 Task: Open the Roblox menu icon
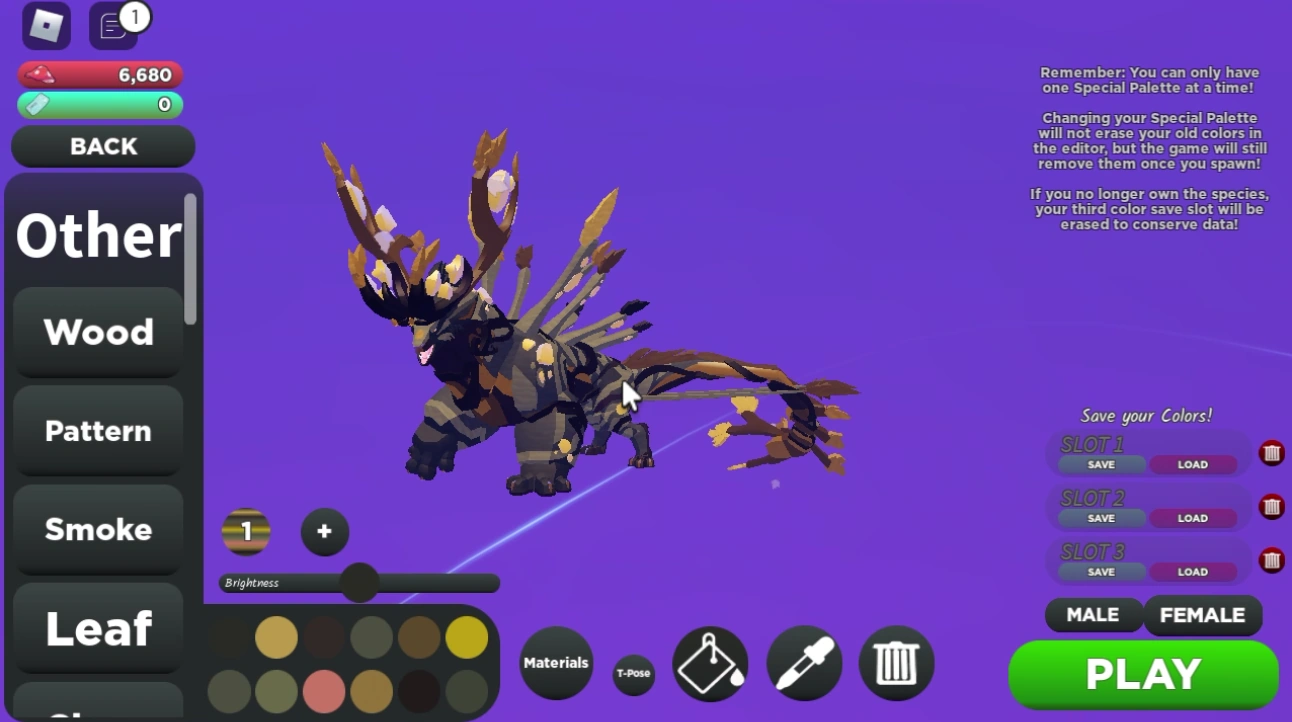pos(45,26)
